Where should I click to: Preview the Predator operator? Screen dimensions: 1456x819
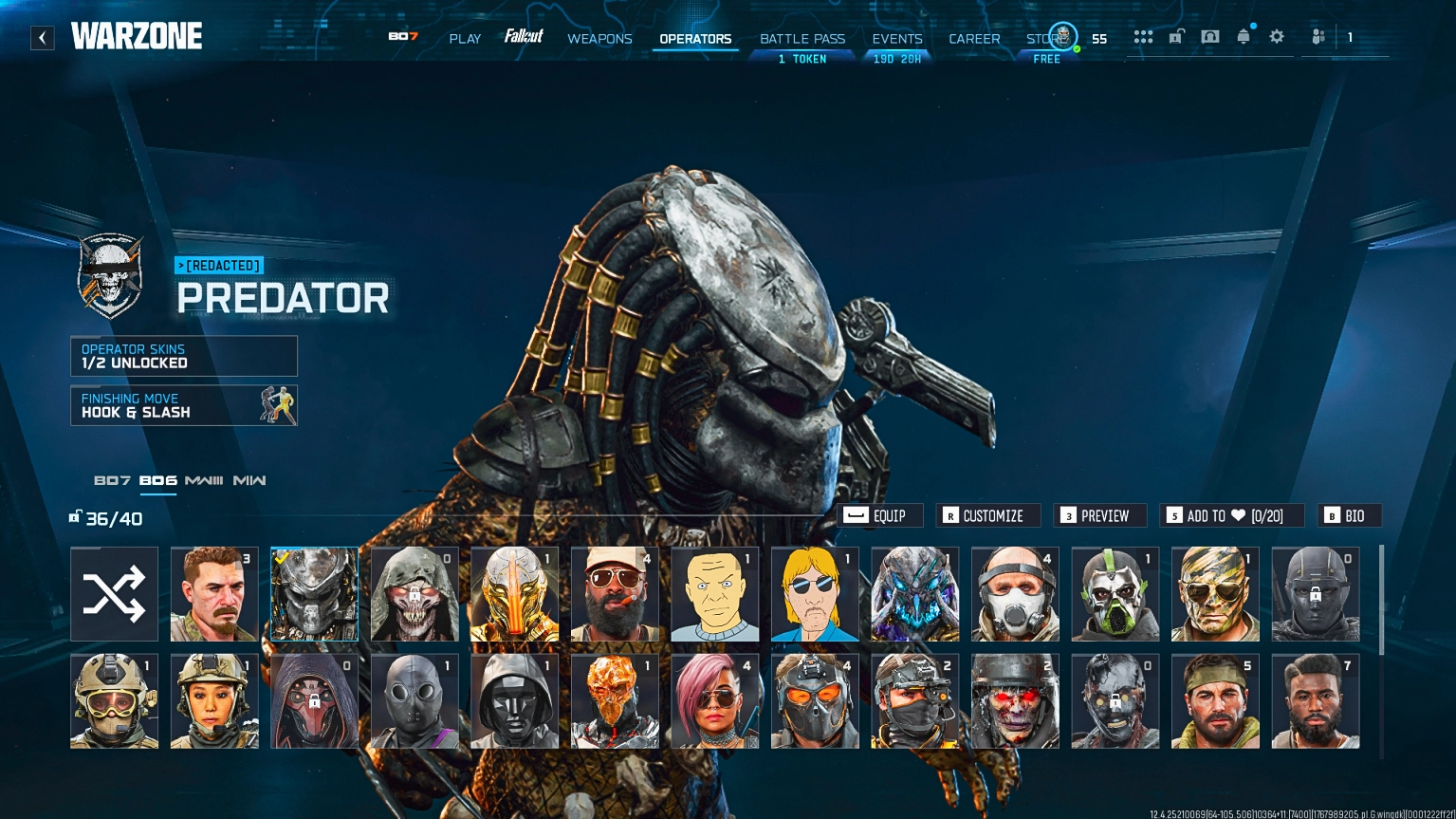pyautogui.click(x=1099, y=515)
